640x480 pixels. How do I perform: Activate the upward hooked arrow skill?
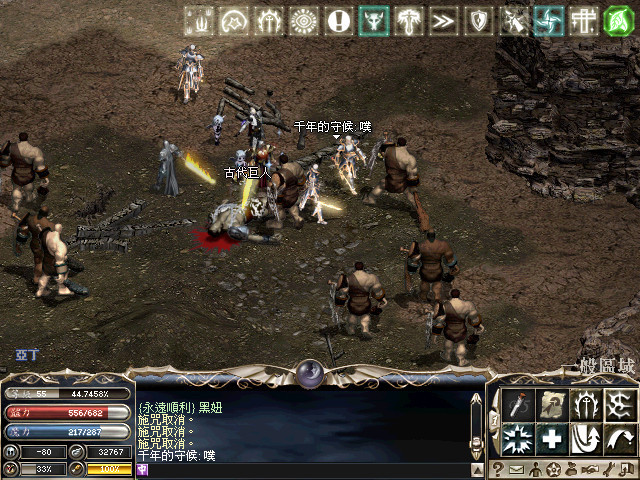click(x=585, y=438)
